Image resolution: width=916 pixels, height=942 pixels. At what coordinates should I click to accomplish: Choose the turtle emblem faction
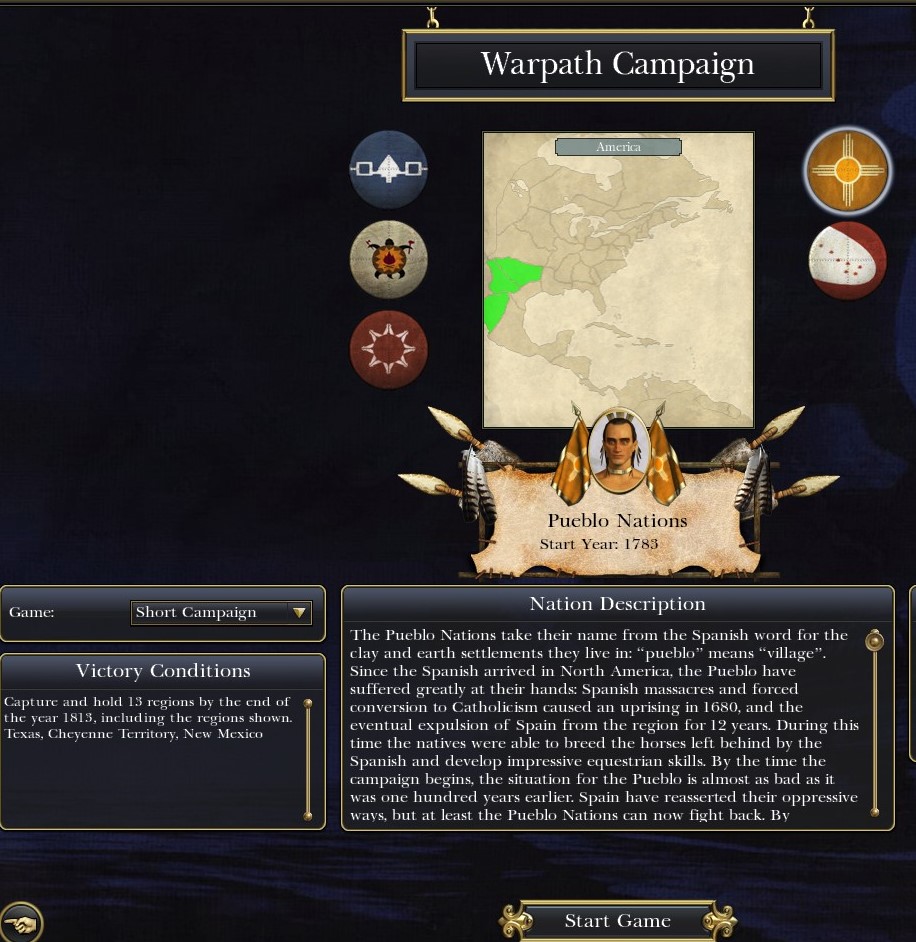[x=389, y=260]
